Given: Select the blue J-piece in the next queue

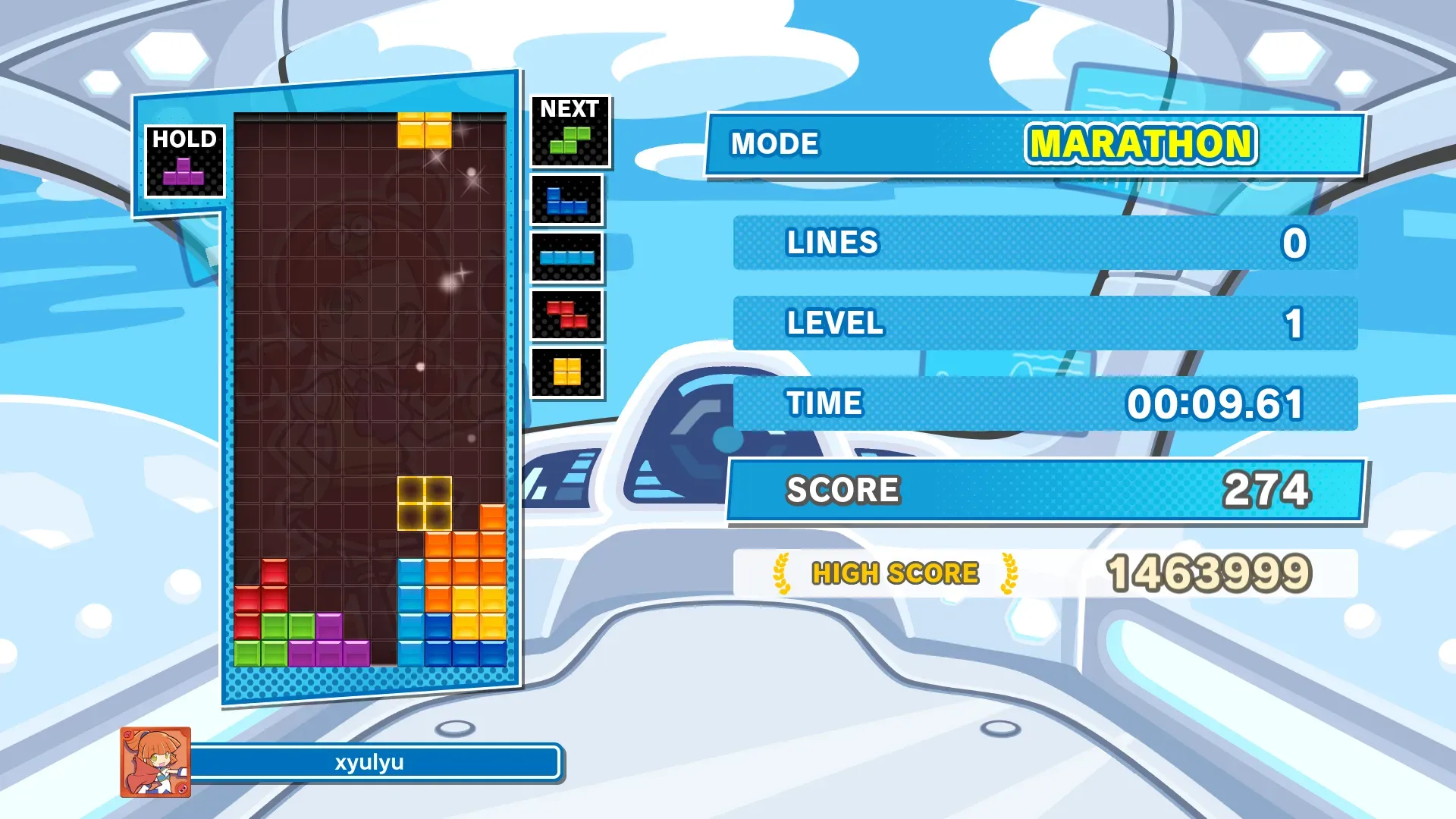Looking at the screenshot, I should [x=566, y=201].
